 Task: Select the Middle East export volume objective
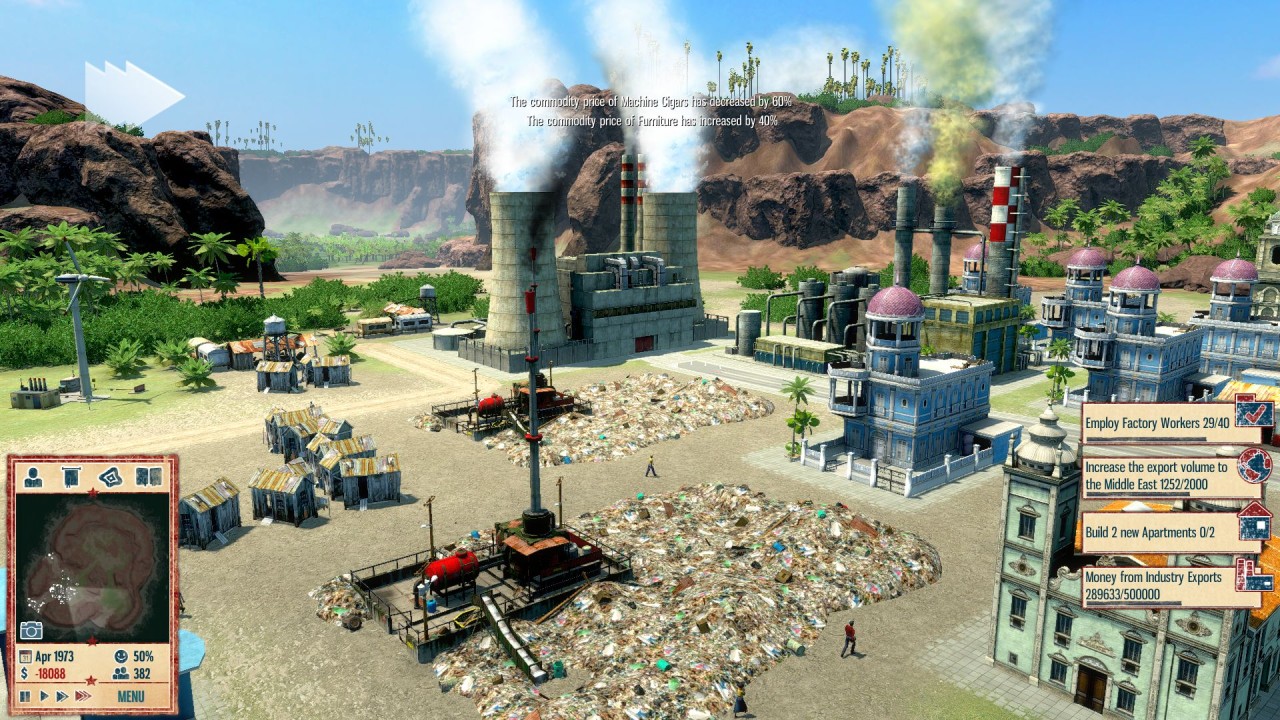1160,476
